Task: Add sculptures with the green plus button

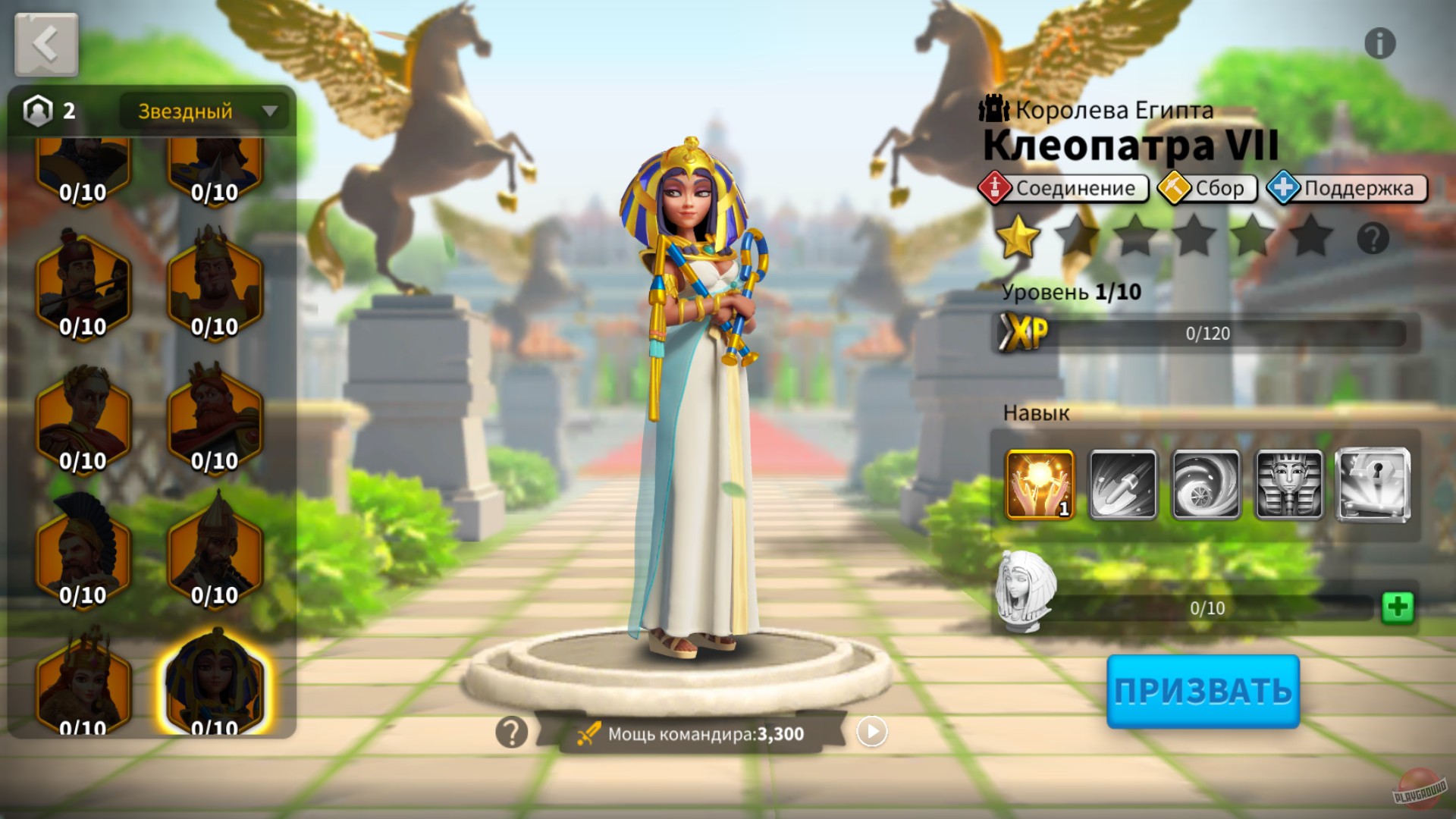Action: tap(1400, 607)
